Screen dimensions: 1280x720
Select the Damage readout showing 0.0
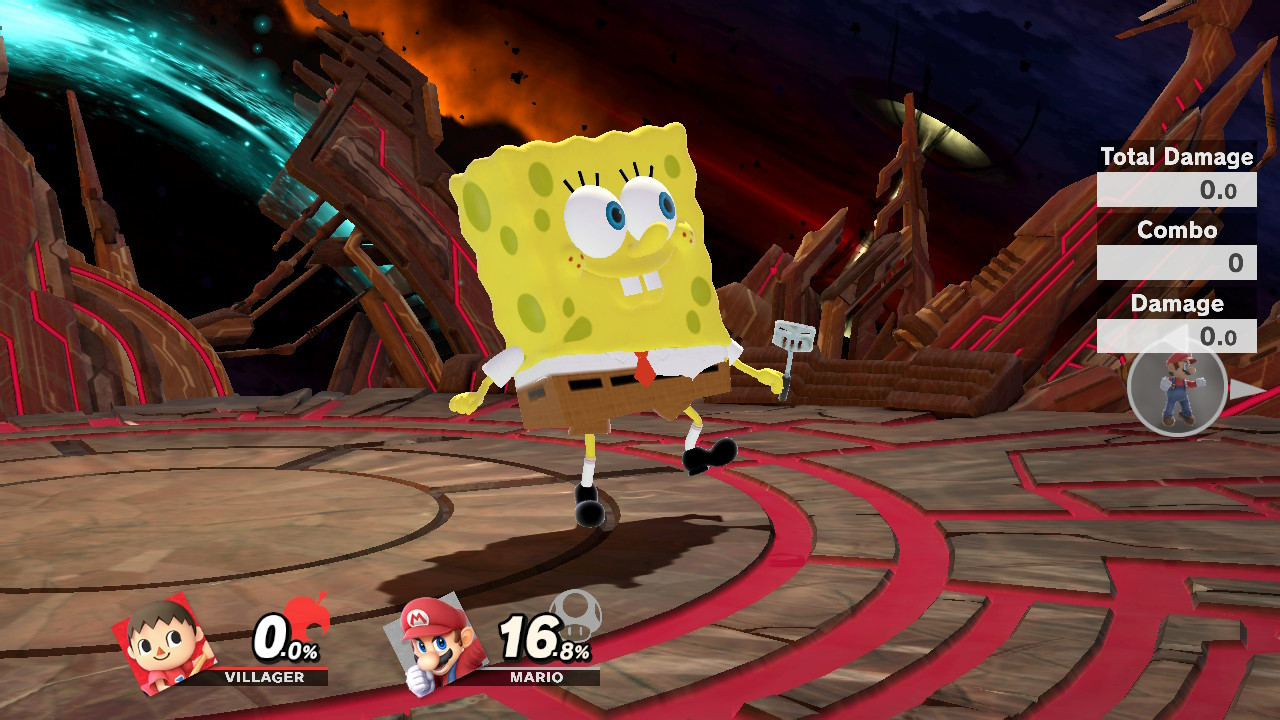tap(1176, 336)
